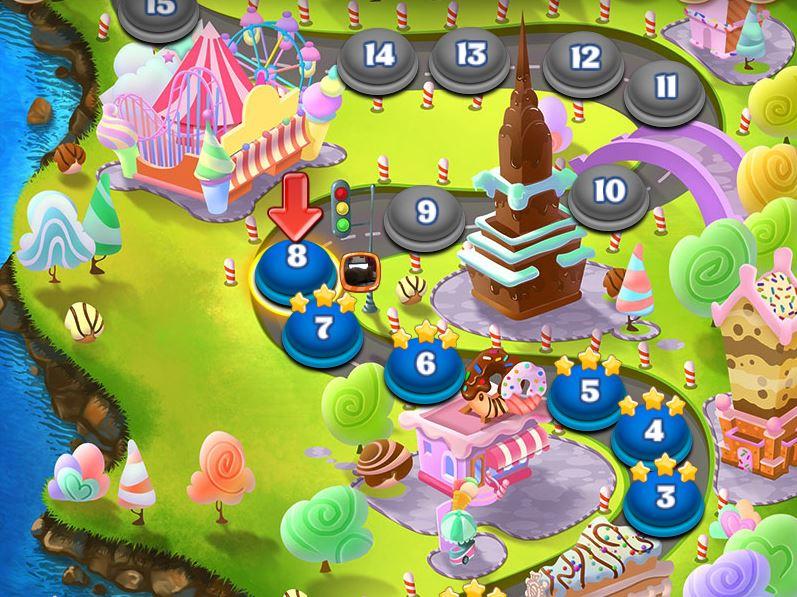The image size is (797, 597).
Task: Choose the gray level 11 node
Action: pyautogui.click(x=665, y=88)
